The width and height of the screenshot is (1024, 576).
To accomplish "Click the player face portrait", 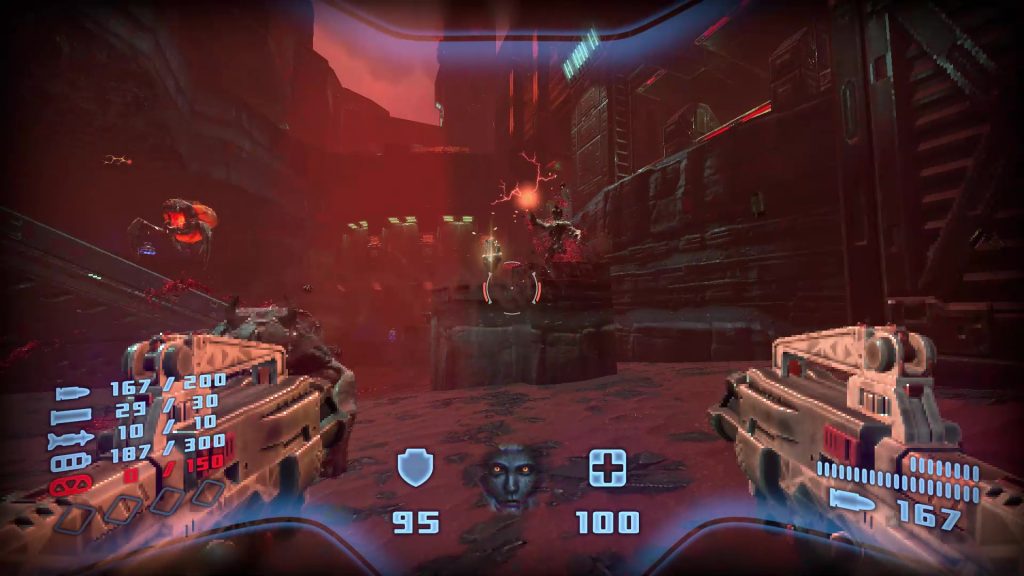I will [510, 475].
